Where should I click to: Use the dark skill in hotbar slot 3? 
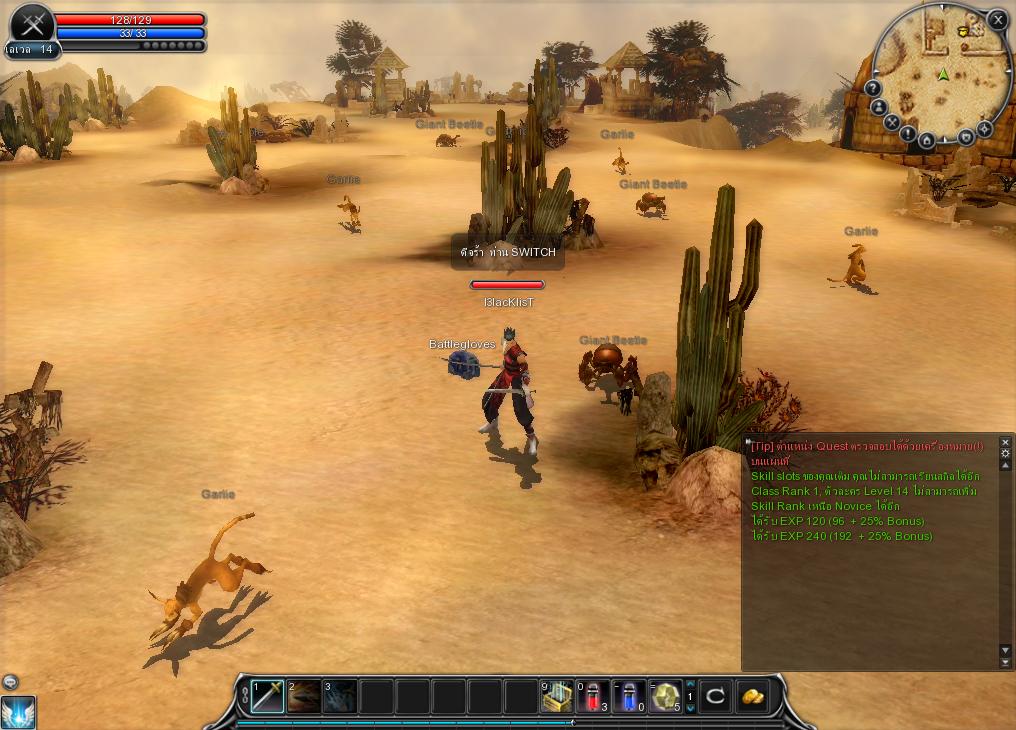(340, 696)
